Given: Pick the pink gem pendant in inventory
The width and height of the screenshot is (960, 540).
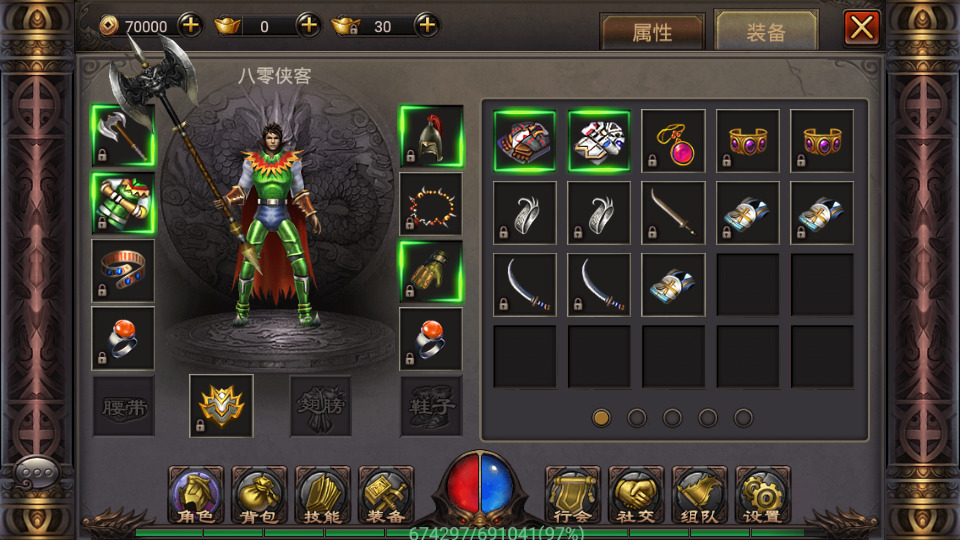Looking at the screenshot, I should click(673, 141).
